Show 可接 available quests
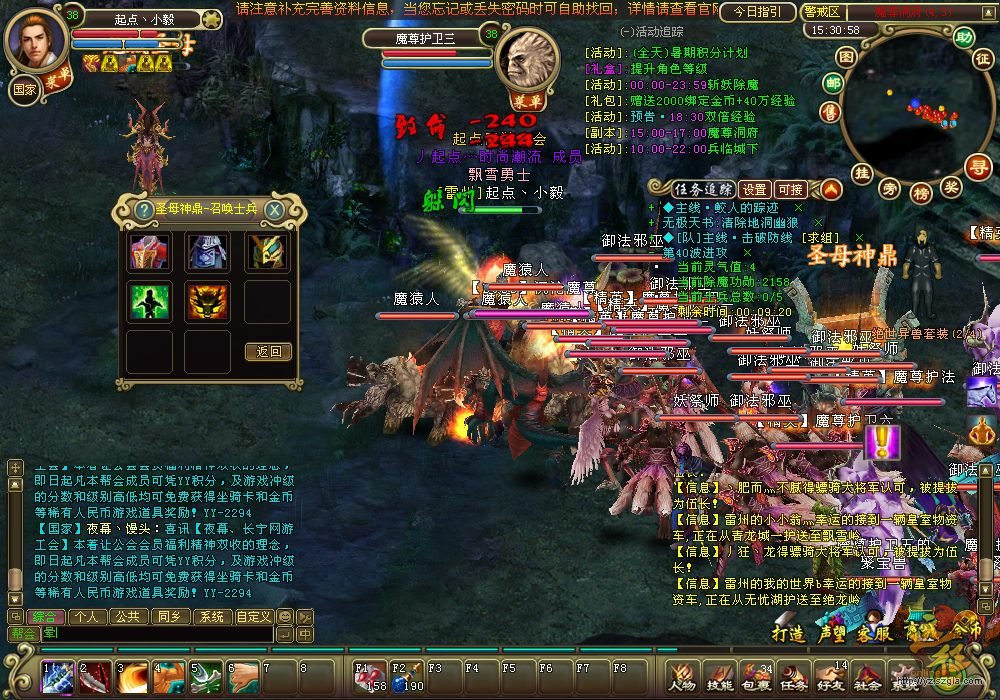The width and height of the screenshot is (1000, 700). [x=790, y=189]
